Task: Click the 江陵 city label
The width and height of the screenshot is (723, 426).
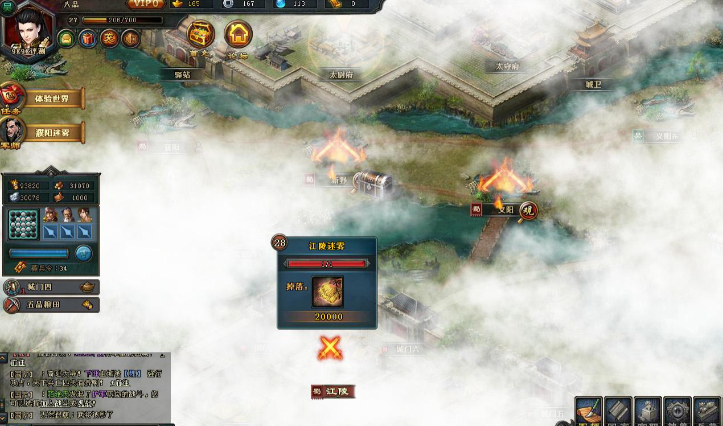Action: [x=332, y=391]
